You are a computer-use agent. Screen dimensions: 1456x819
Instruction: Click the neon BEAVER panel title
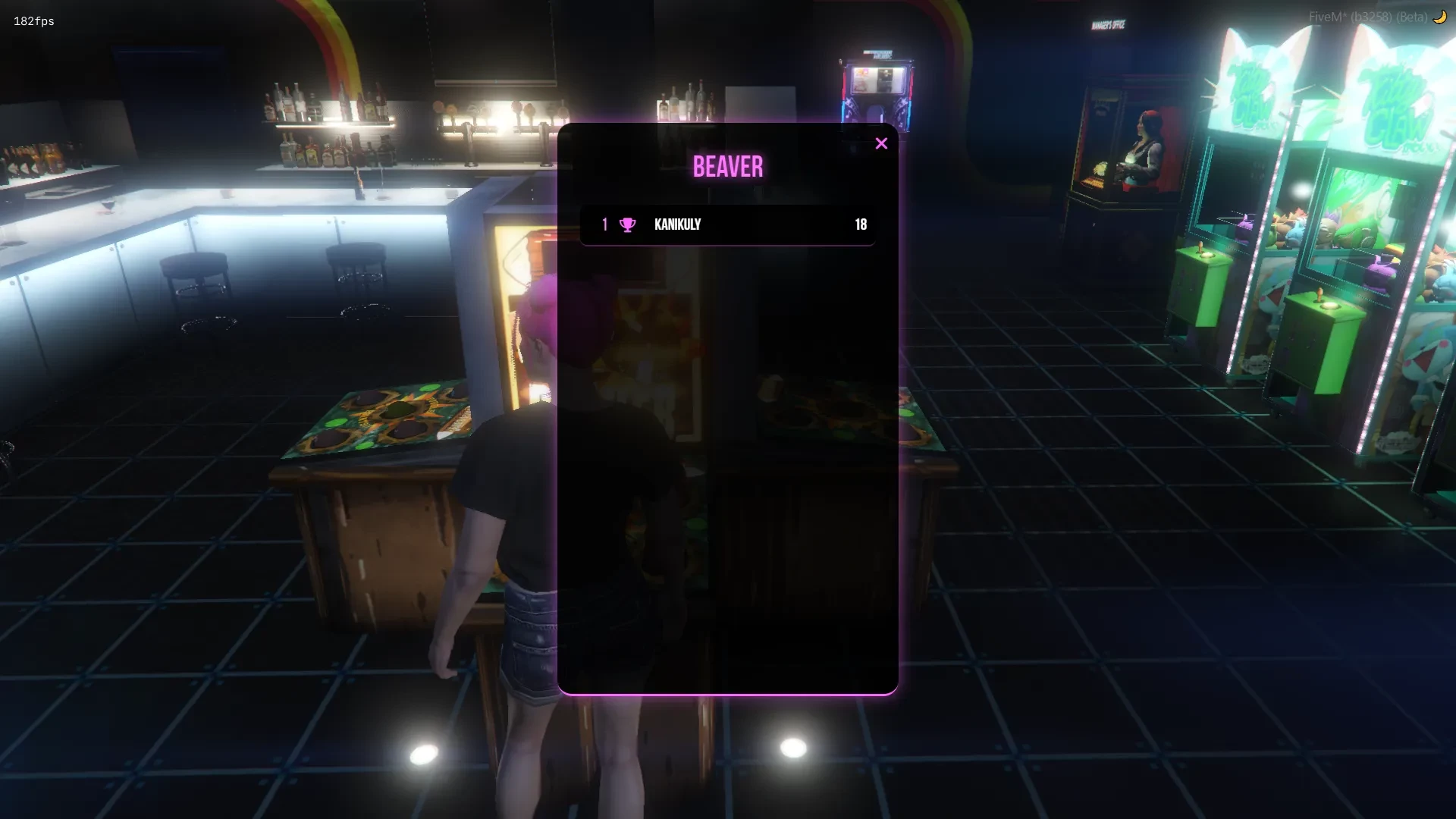point(727,166)
